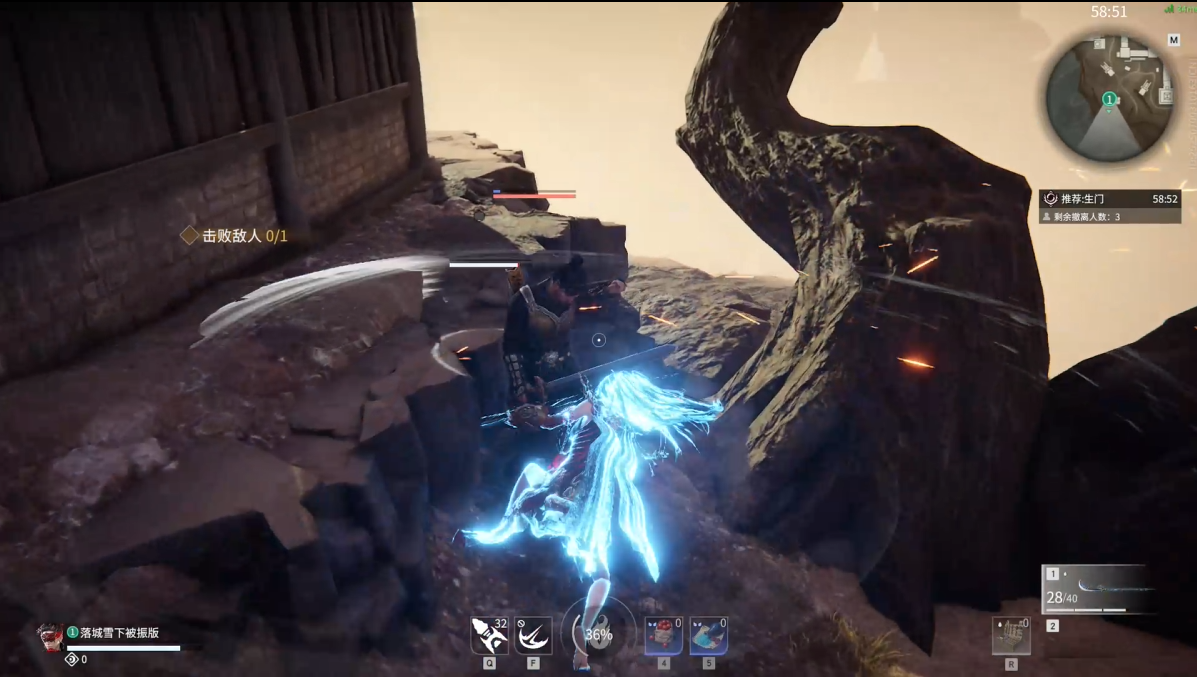Click the player portrait beside 落城雪下被振版
1197x677 pixels.
click(x=49, y=636)
